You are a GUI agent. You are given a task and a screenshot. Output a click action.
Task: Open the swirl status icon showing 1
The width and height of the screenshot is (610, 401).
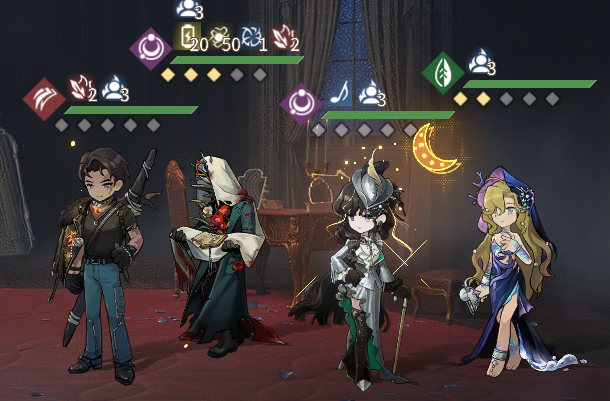coord(251,37)
